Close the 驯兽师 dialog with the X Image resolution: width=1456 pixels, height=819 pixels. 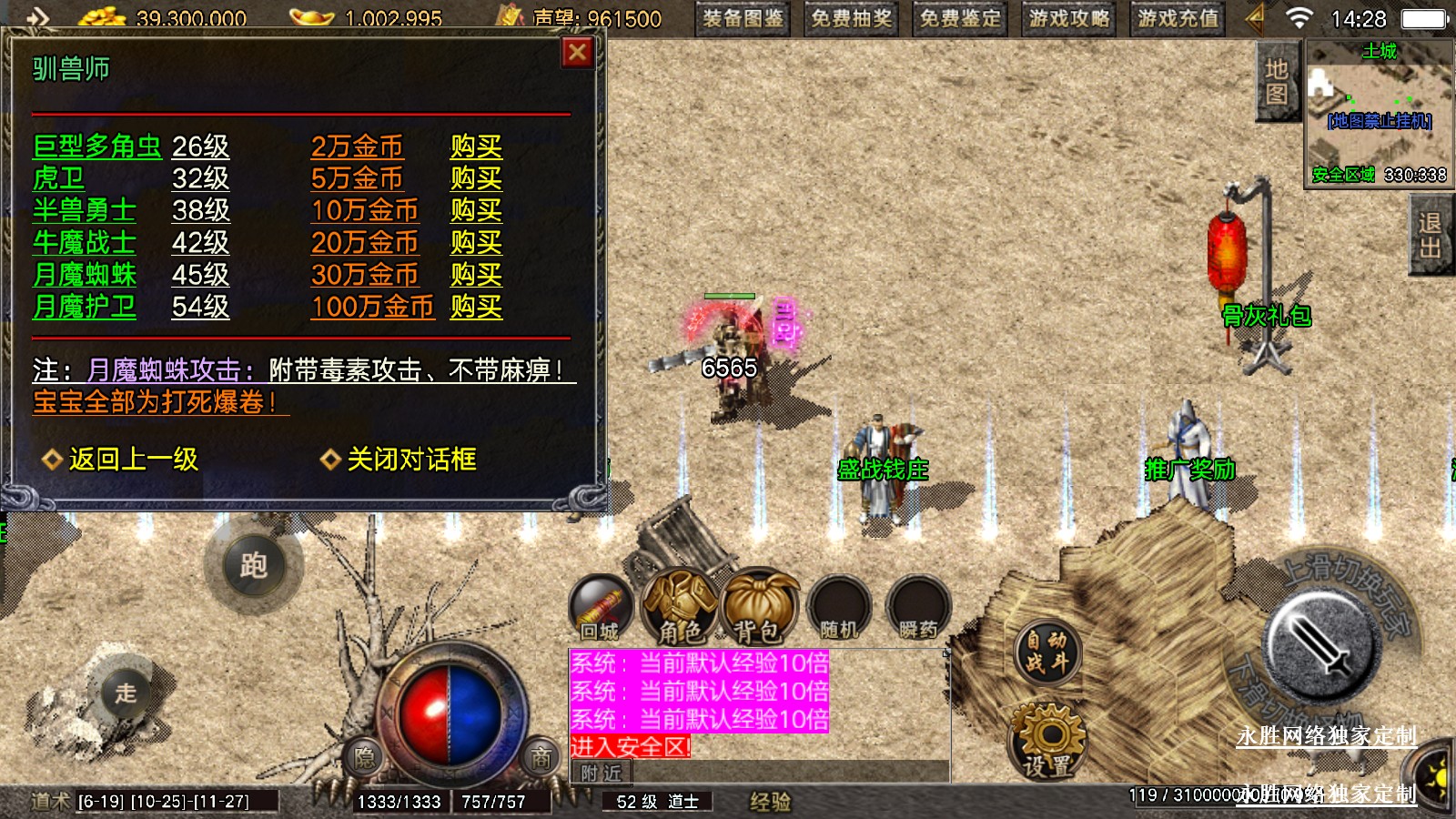click(x=577, y=53)
